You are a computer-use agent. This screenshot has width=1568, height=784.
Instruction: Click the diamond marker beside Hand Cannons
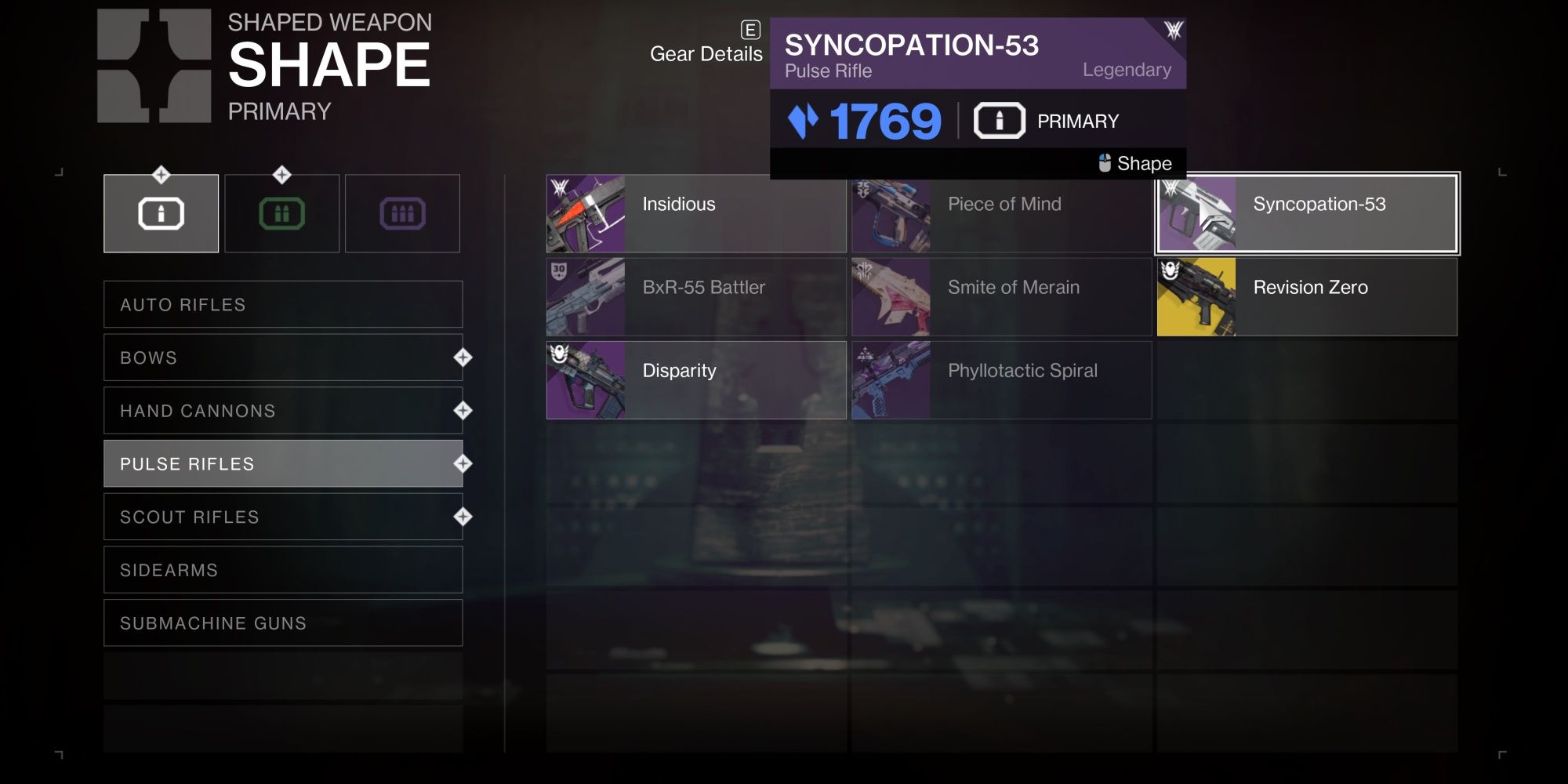[462, 408]
